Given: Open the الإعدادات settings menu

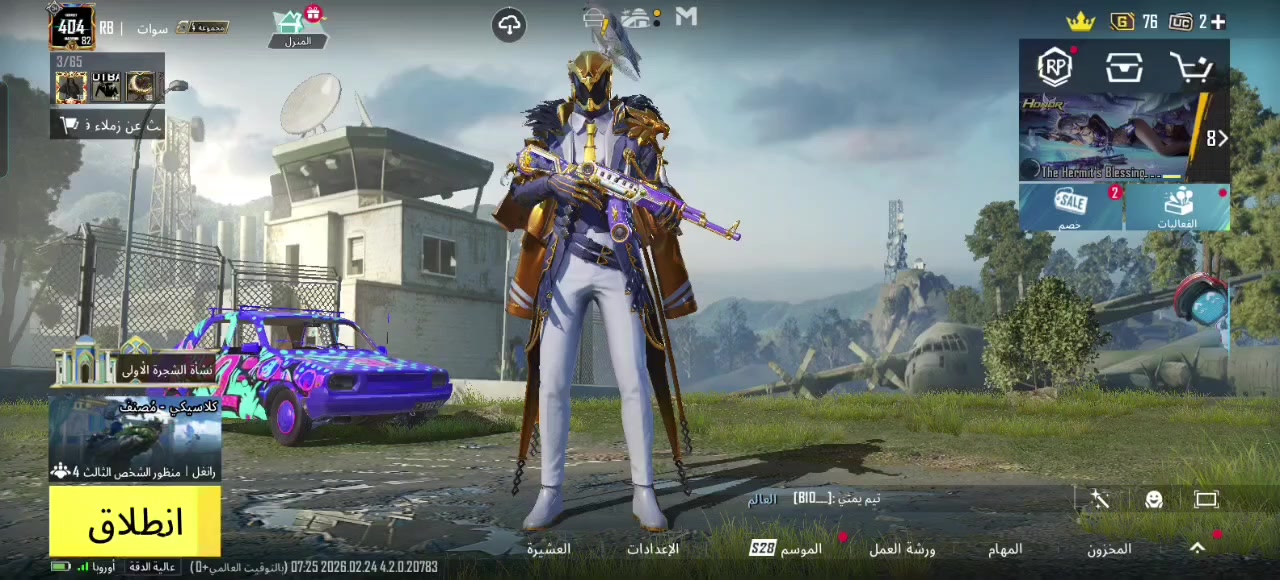Looking at the screenshot, I should pyautogui.click(x=652, y=549).
